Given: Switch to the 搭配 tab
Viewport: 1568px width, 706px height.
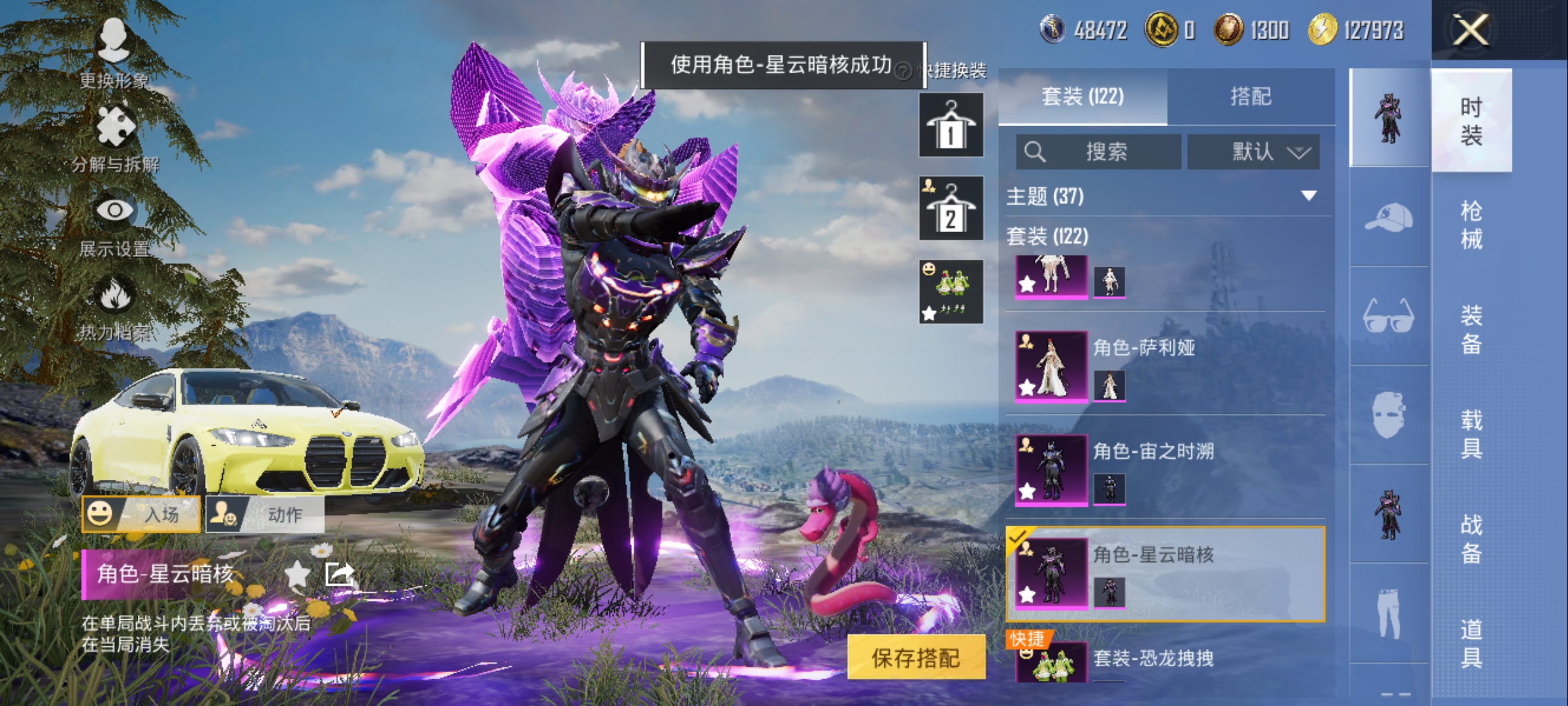Looking at the screenshot, I should 1250,97.
